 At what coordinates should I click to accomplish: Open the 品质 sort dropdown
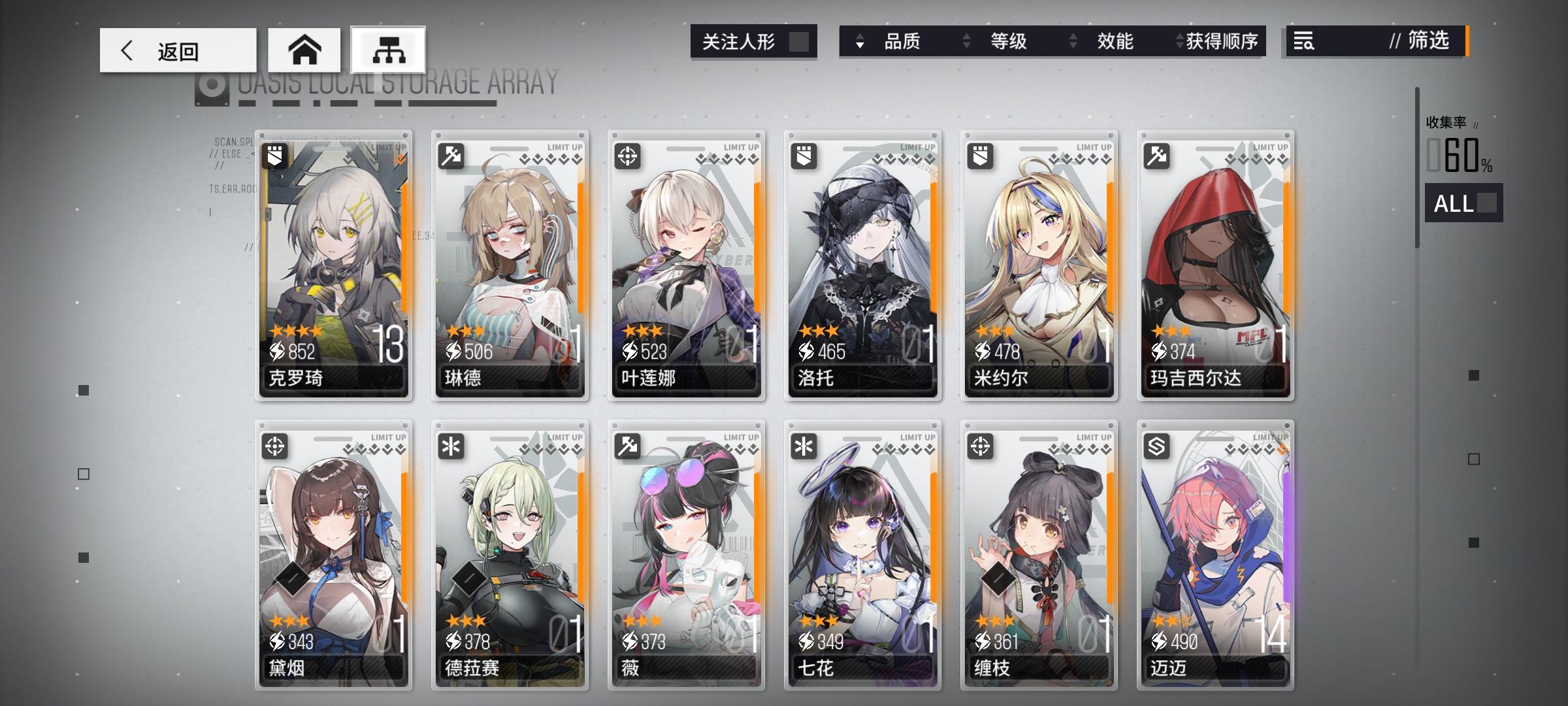904,41
